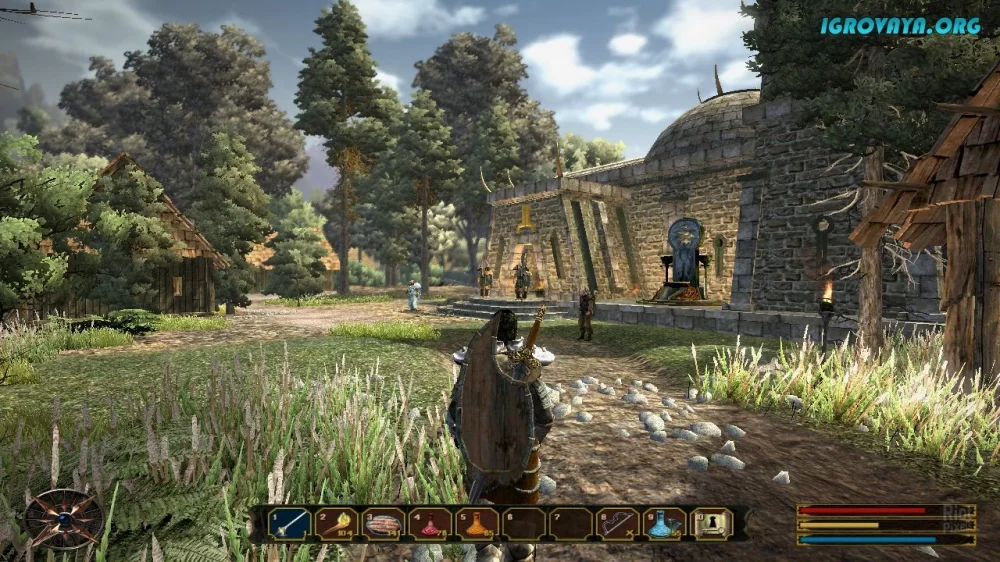Screen dimensions: 1000x562
Task: Click the compass rose
Action: tap(63, 517)
